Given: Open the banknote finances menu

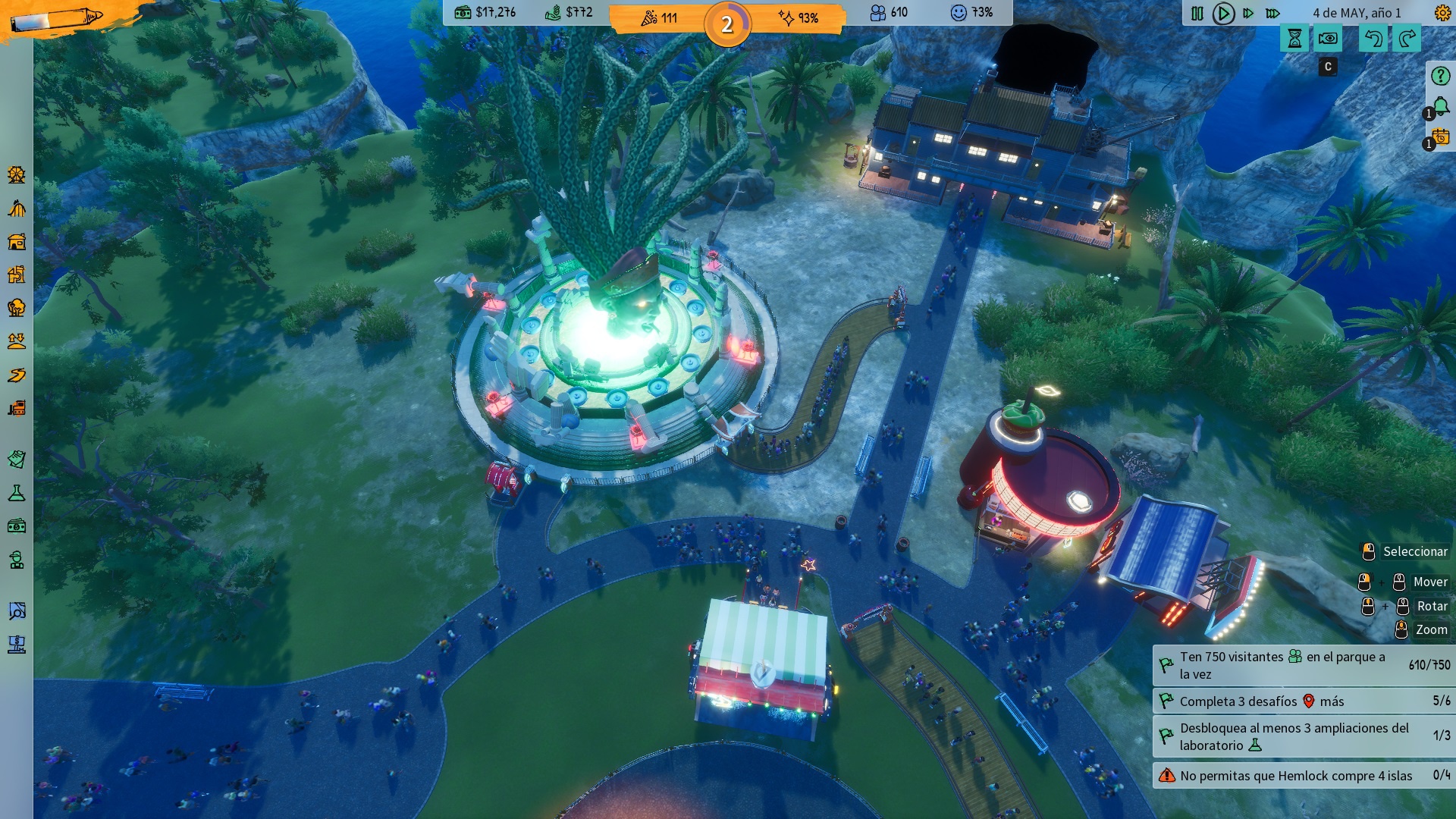Looking at the screenshot, I should (x=17, y=526).
